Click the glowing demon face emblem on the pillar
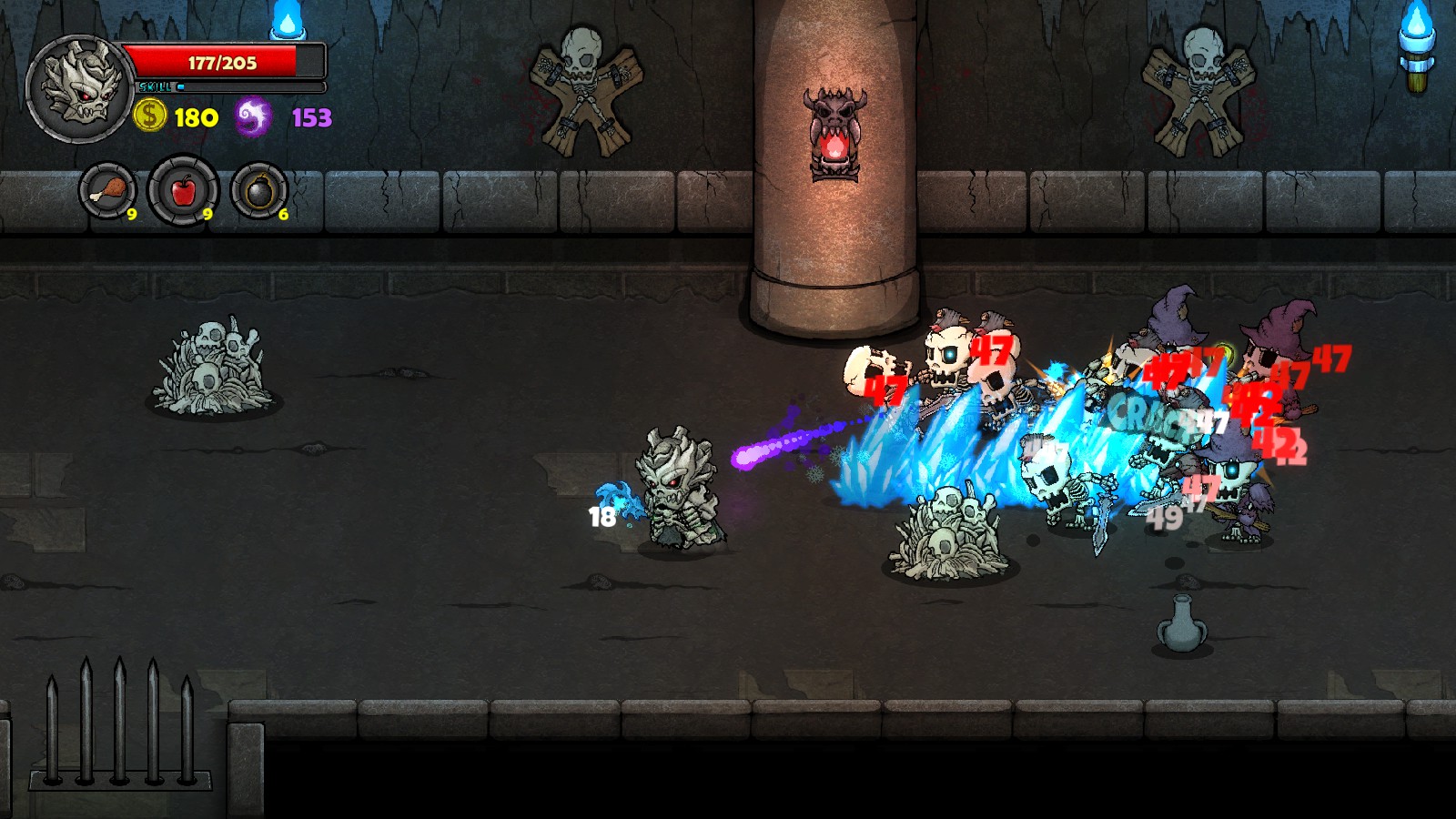The height and width of the screenshot is (819, 1456). [834, 127]
